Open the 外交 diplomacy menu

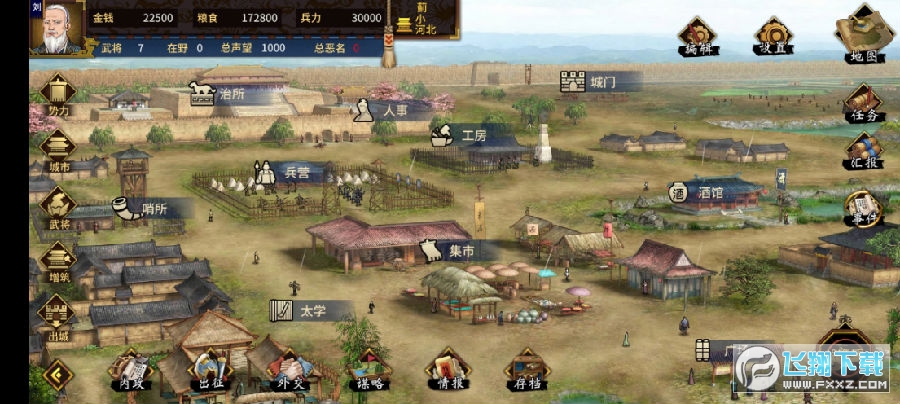tap(289, 370)
